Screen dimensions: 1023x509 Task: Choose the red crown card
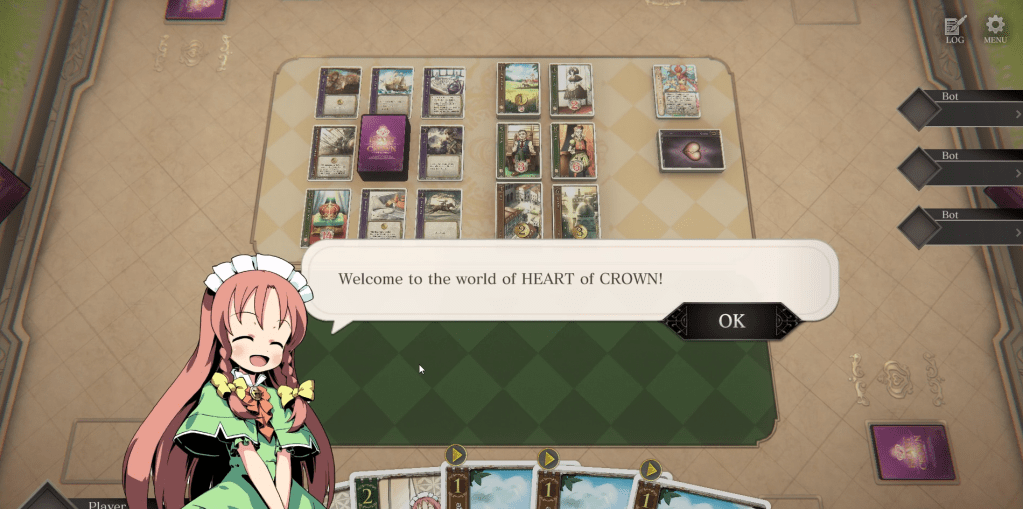[x=327, y=216]
